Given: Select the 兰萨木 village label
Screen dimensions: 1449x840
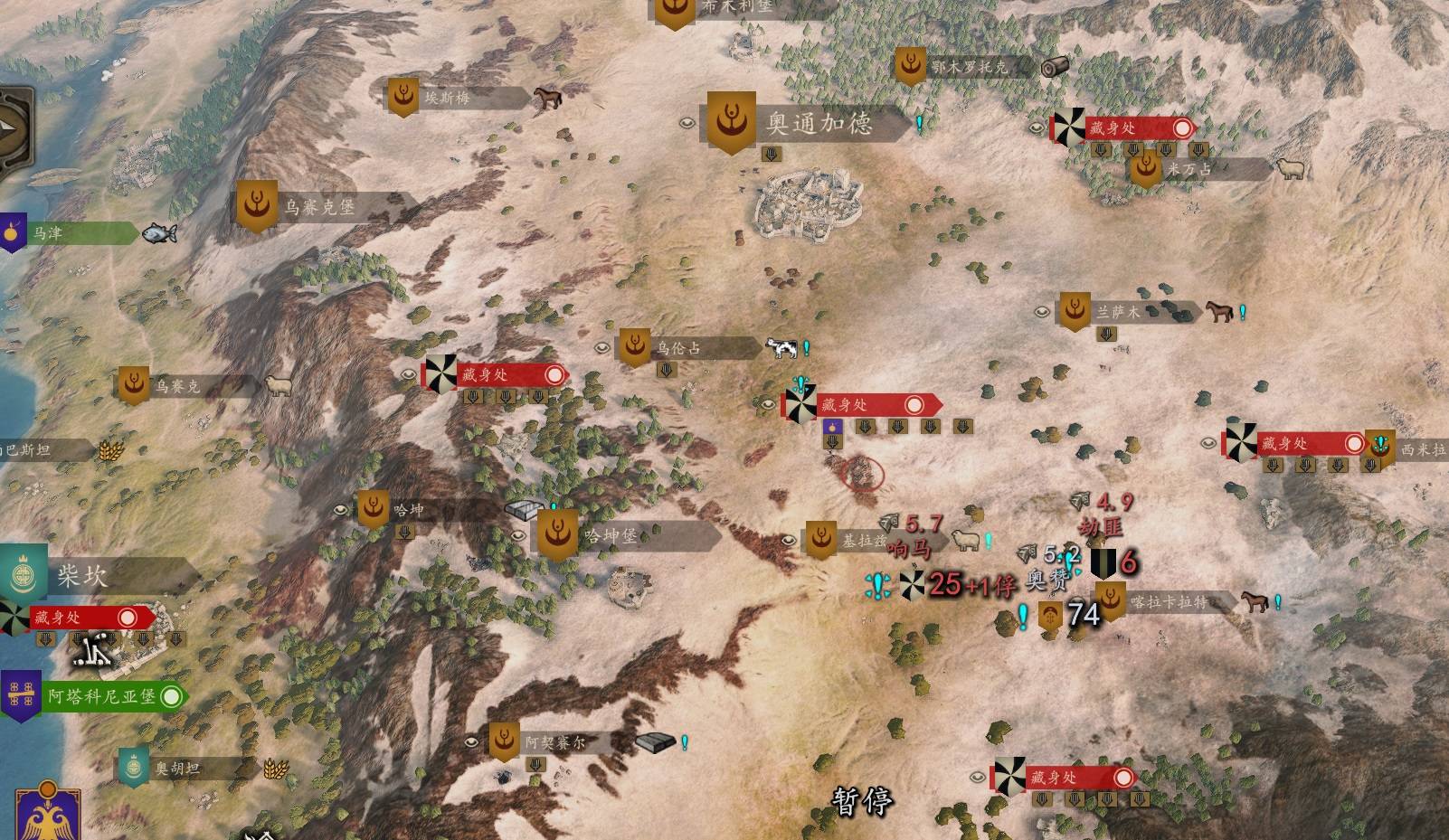Looking at the screenshot, I should coord(1119,312).
